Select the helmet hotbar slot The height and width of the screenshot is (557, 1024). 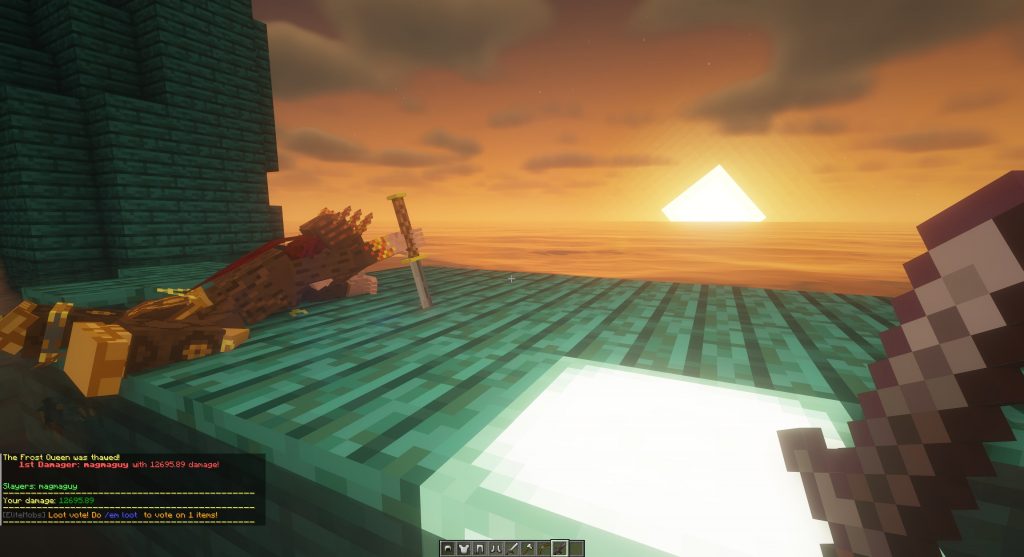(x=448, y=548)
